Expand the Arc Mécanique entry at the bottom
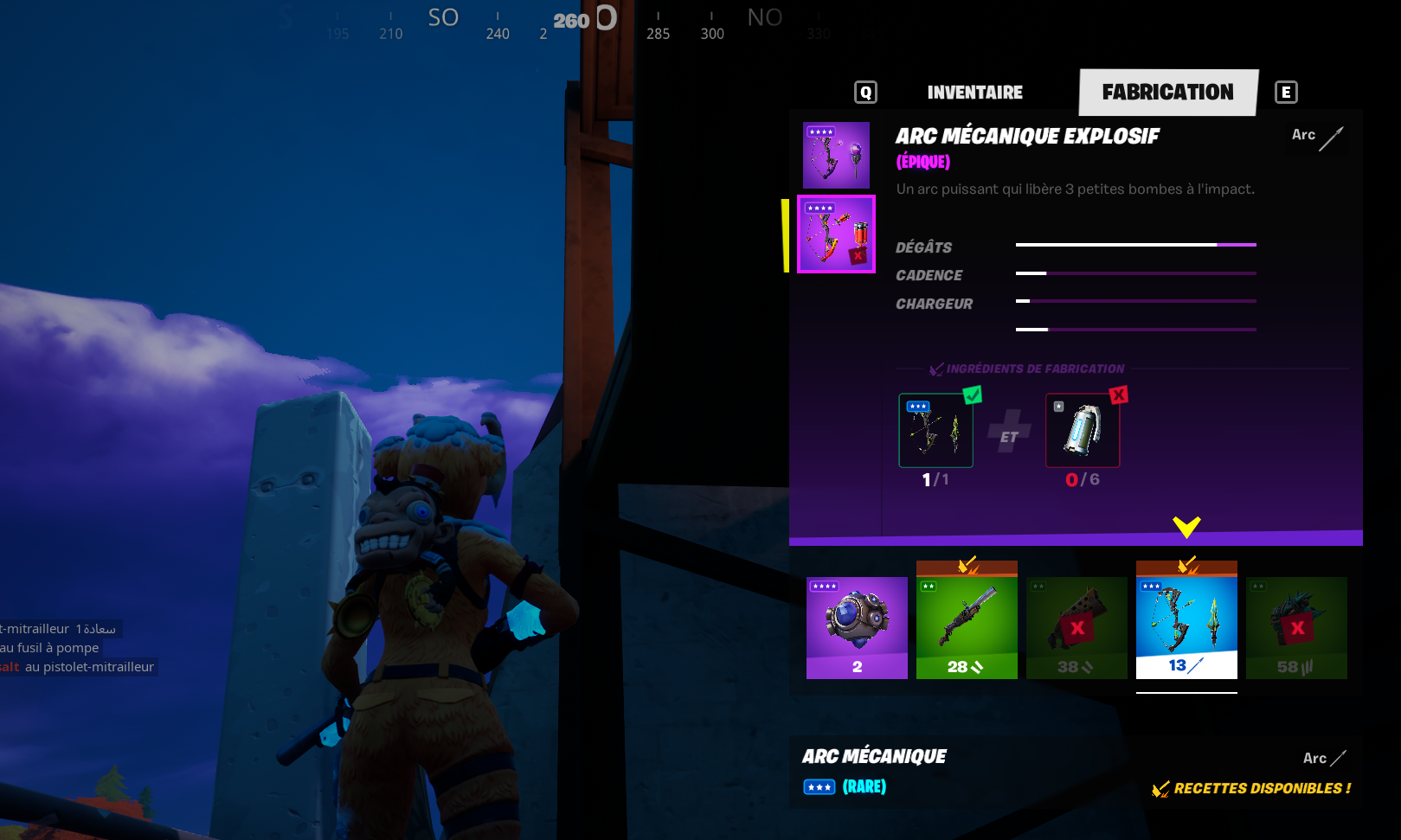The height and width of the screenshot is (840, 1401). [x=873, y=755]
